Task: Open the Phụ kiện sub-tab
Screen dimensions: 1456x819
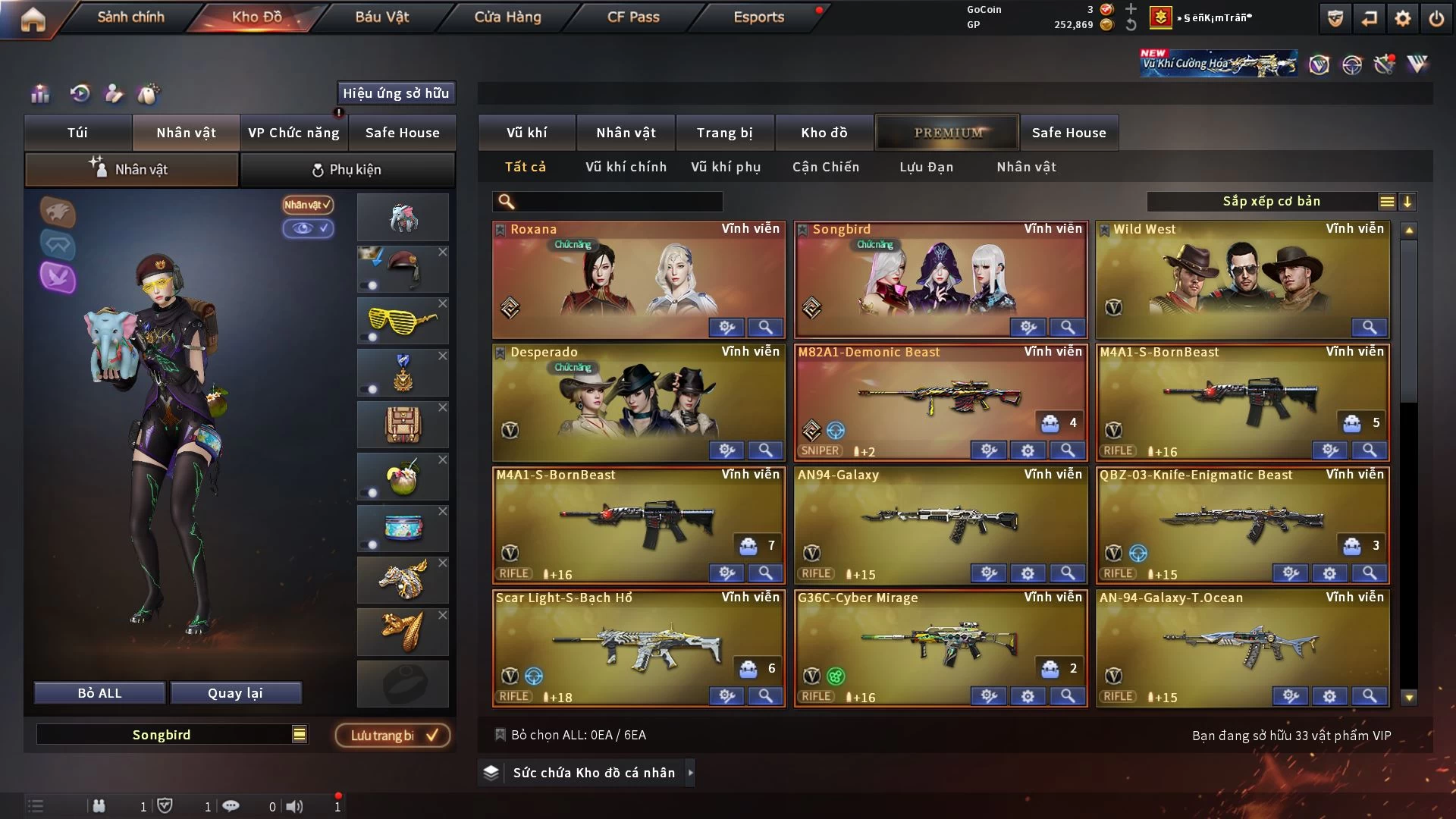Action: point(347,170)
